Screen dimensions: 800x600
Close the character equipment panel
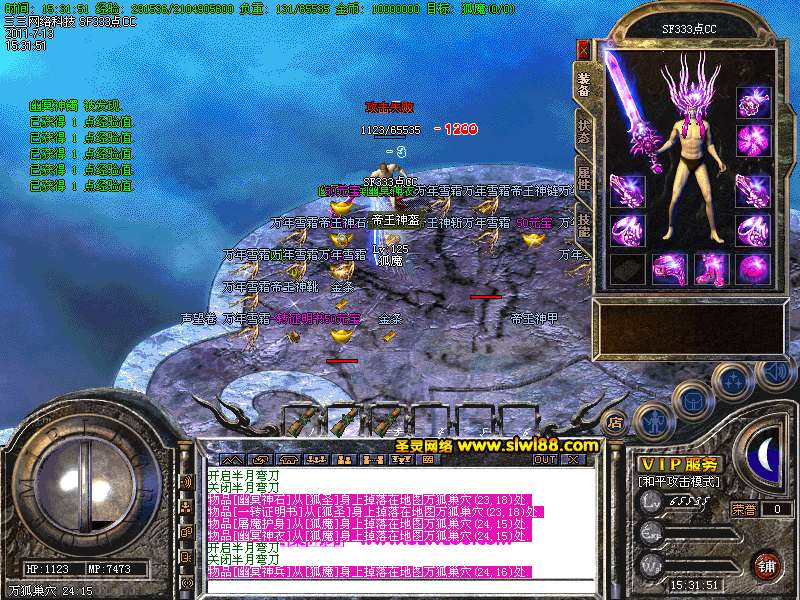pyautogui.click(x=584, y=49)
